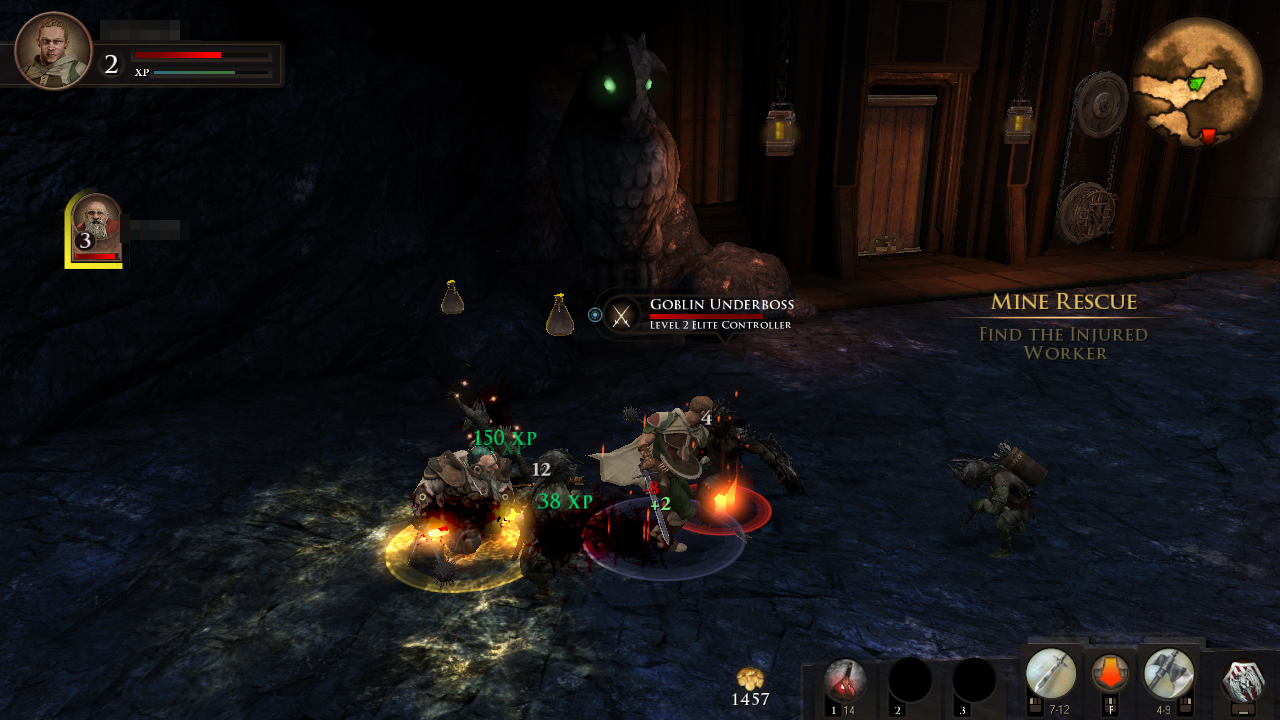Open the circular minimap
This screenshot has height=720, width=1280.
[x=1197, y=83]
